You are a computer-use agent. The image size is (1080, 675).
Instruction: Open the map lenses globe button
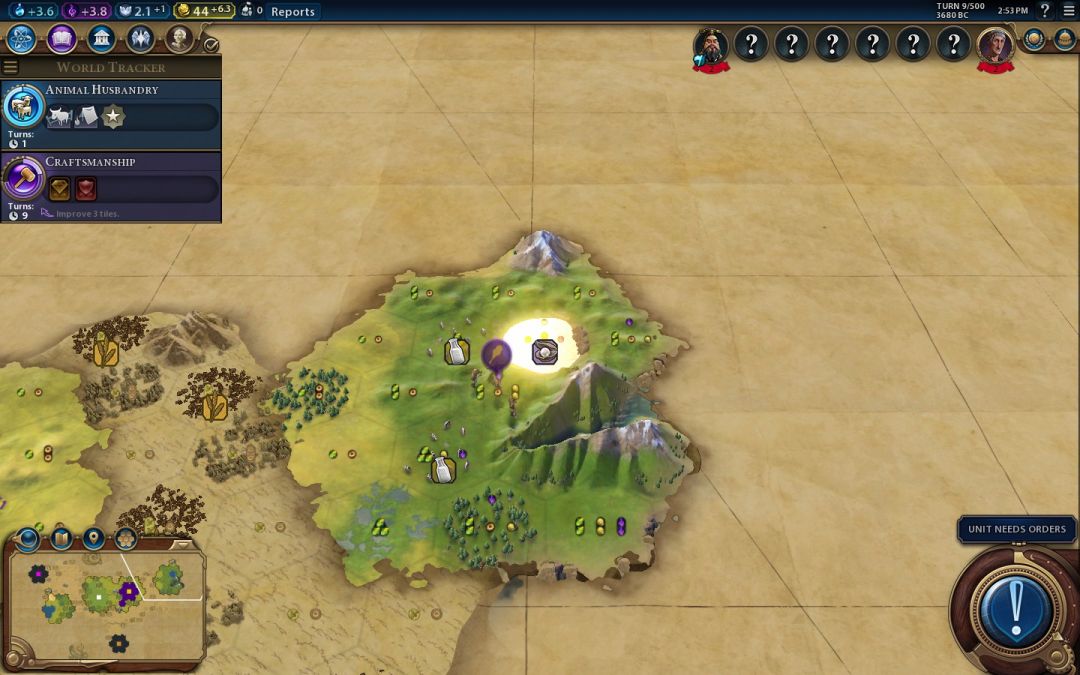pos(28,539)
